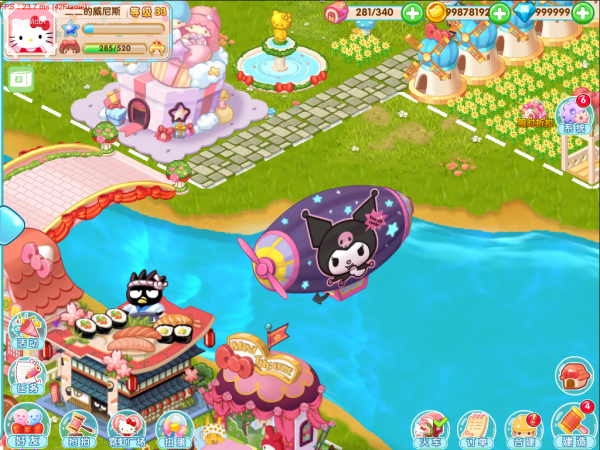Tap the red mushroom house bubble icon

573,377
